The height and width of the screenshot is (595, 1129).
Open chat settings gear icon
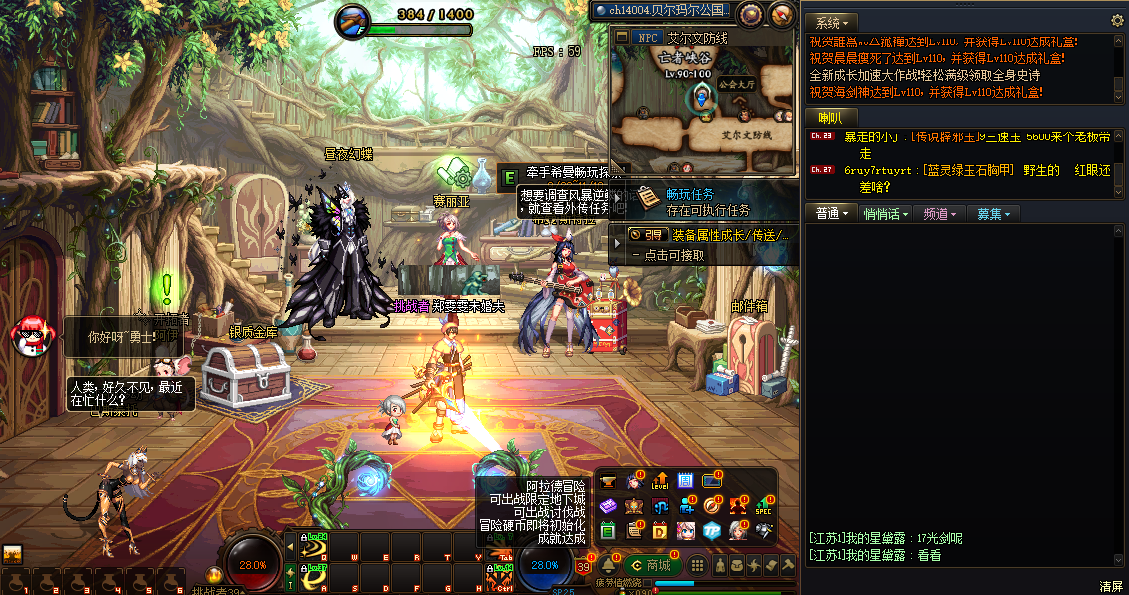pyautogui.click(x=1117, y=21)
